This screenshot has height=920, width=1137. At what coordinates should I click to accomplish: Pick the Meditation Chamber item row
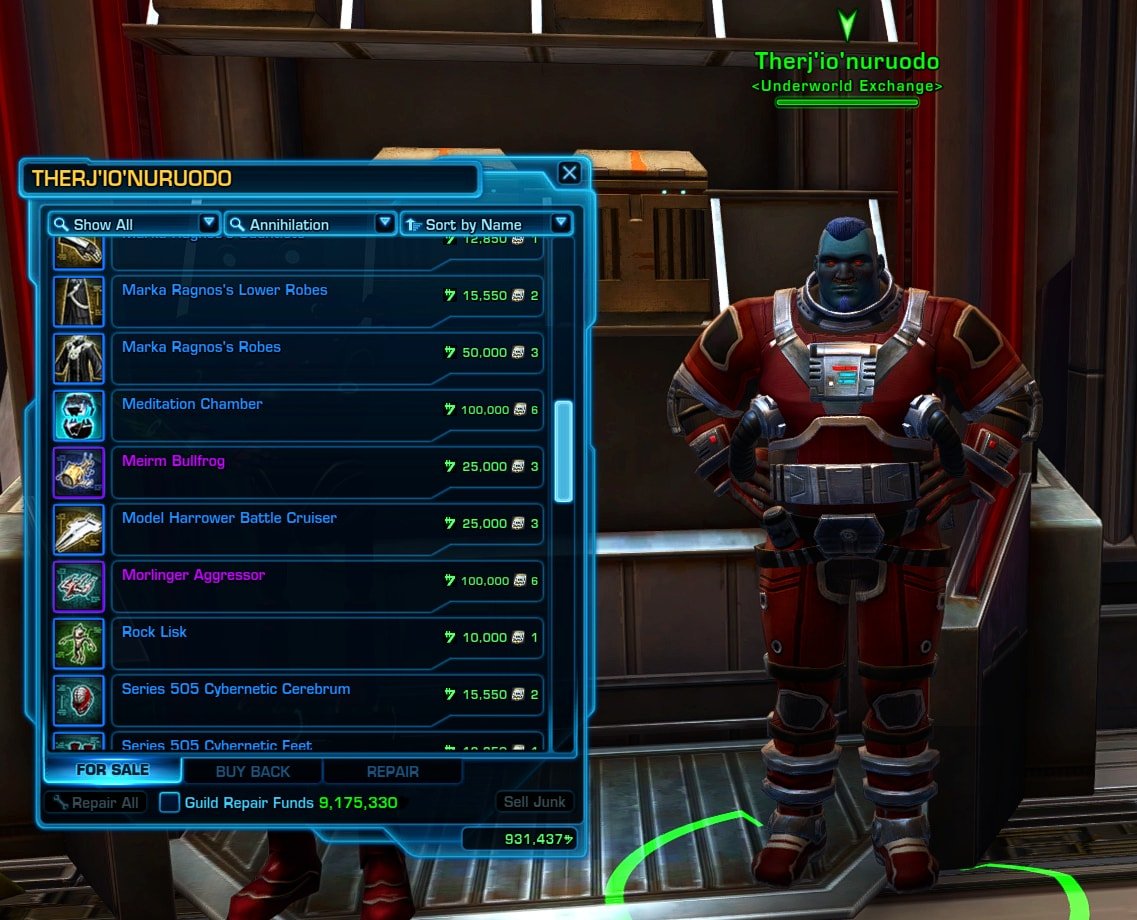coord(326,416)
